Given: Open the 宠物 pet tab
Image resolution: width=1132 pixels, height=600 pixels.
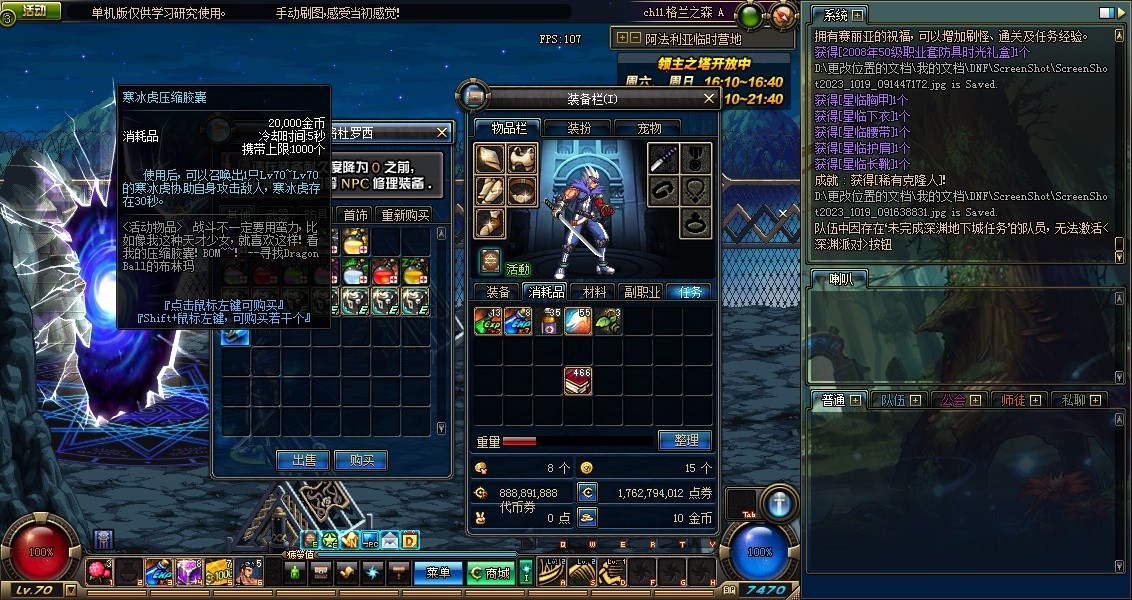Looking at the screenshot, I should [x=650, y=128].
